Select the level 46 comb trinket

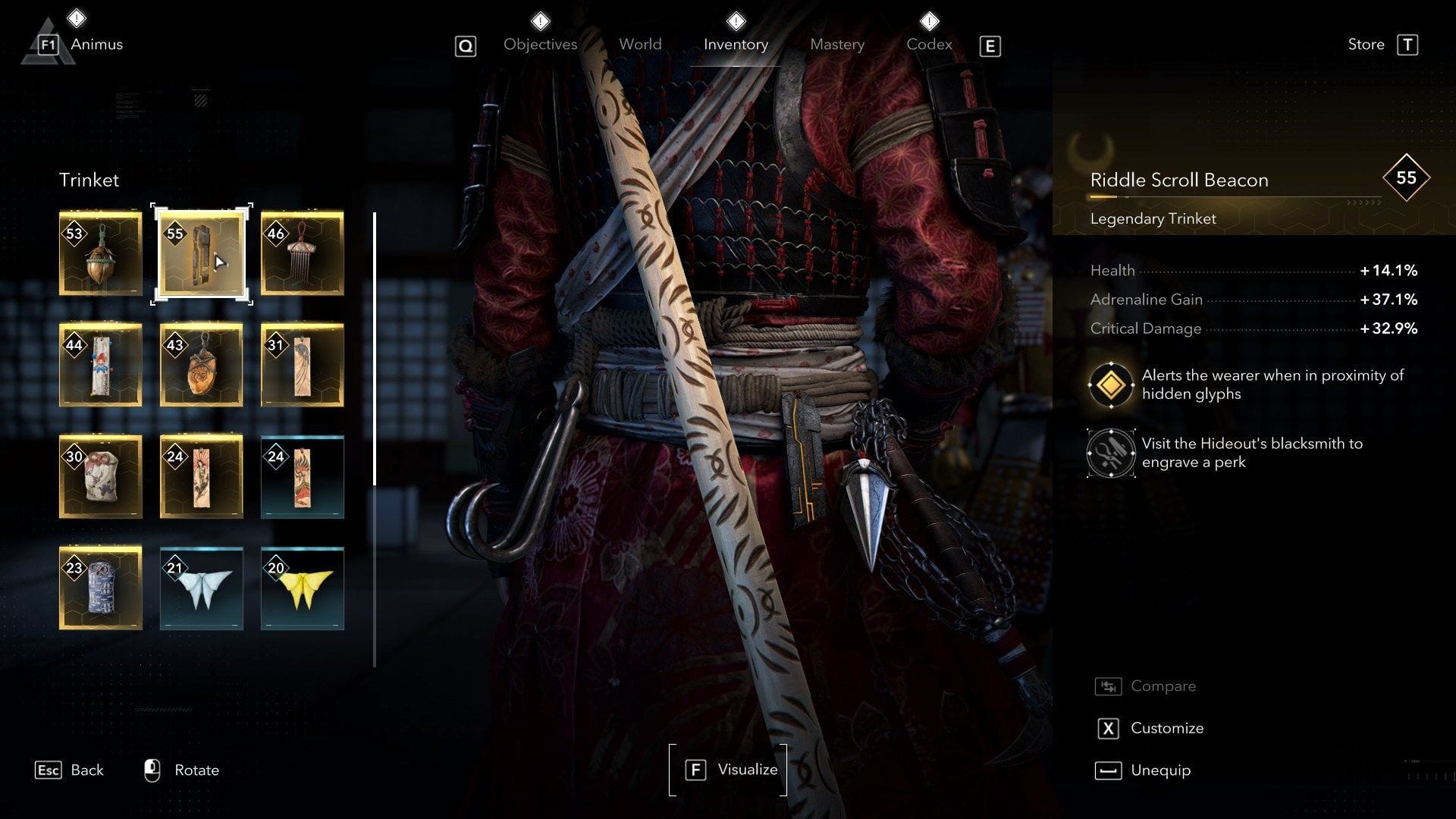[x=302, y=254]
